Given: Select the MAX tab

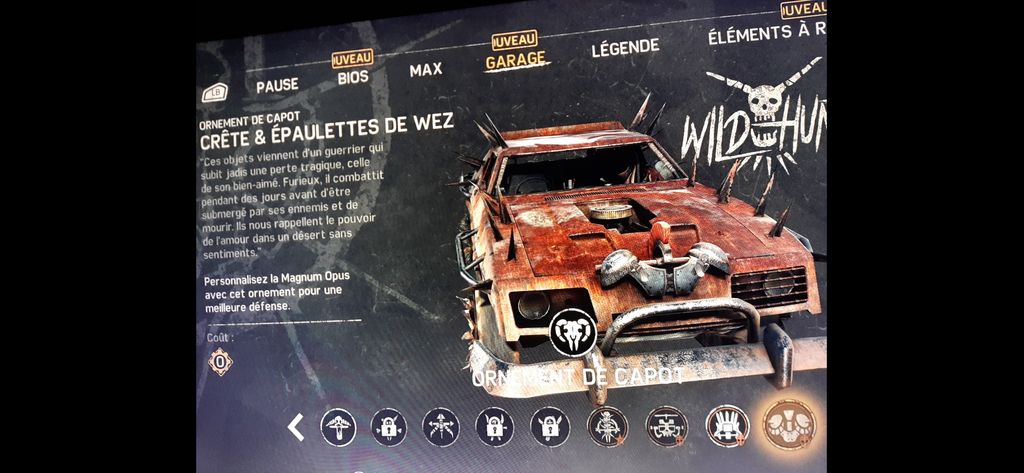Looking at the screenshot, I should 426,70.
